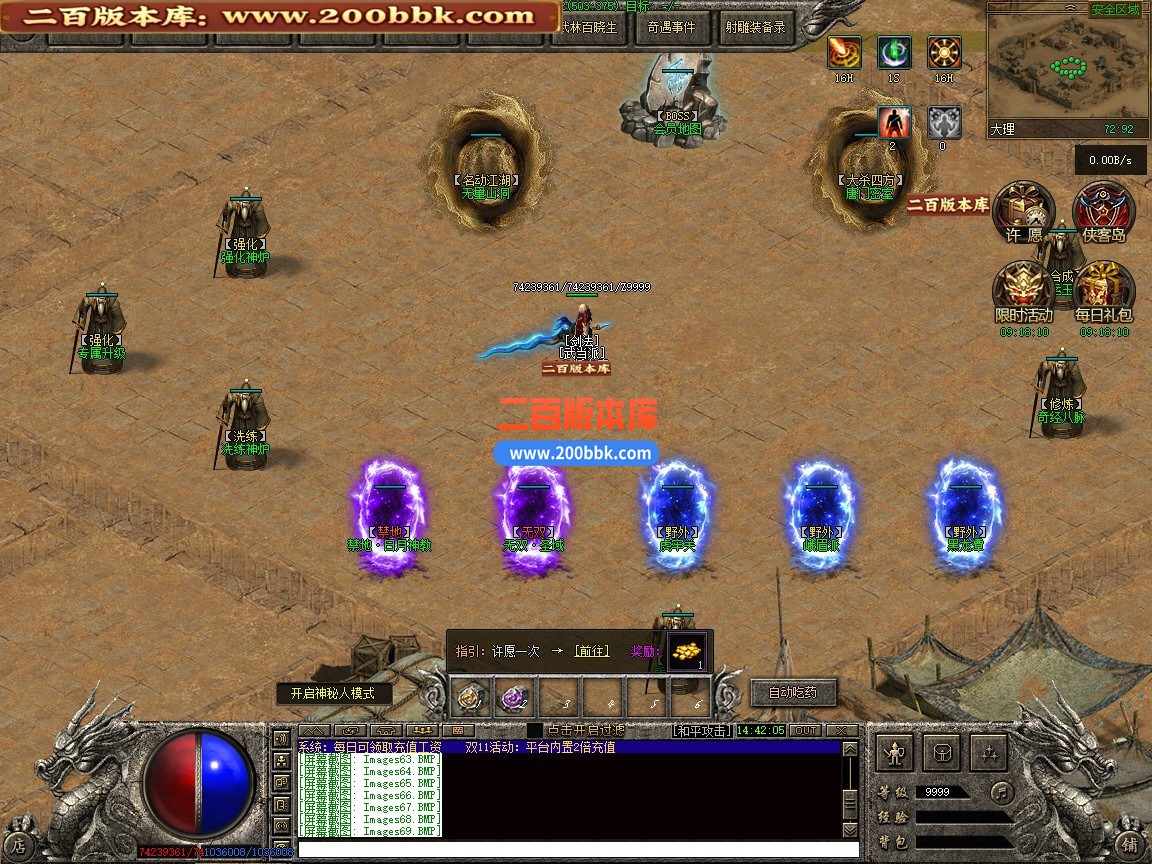
Task: Click the chat text input field
Action: (x=570, y=850)
